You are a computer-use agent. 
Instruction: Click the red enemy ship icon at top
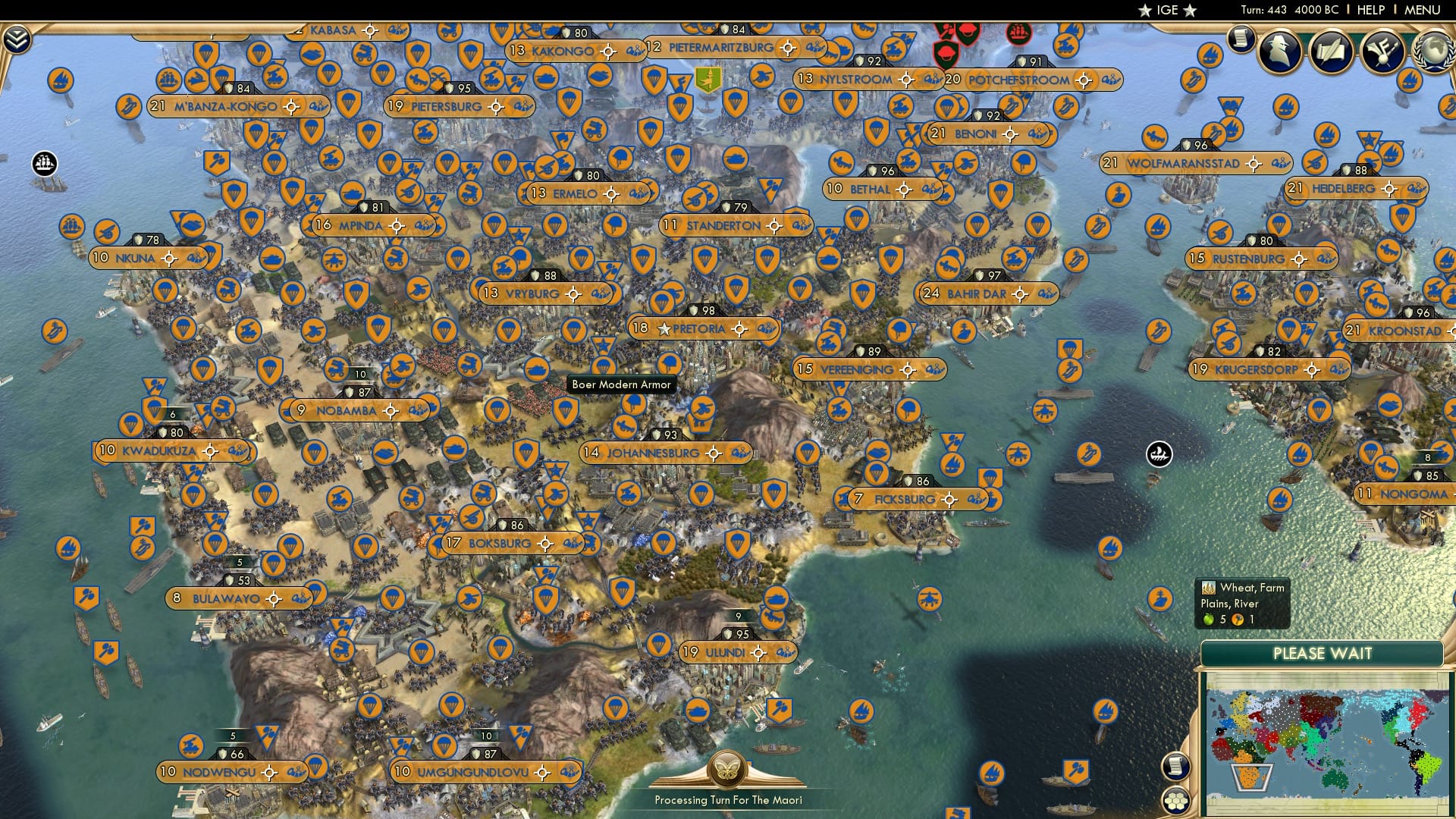point(1018,34)
